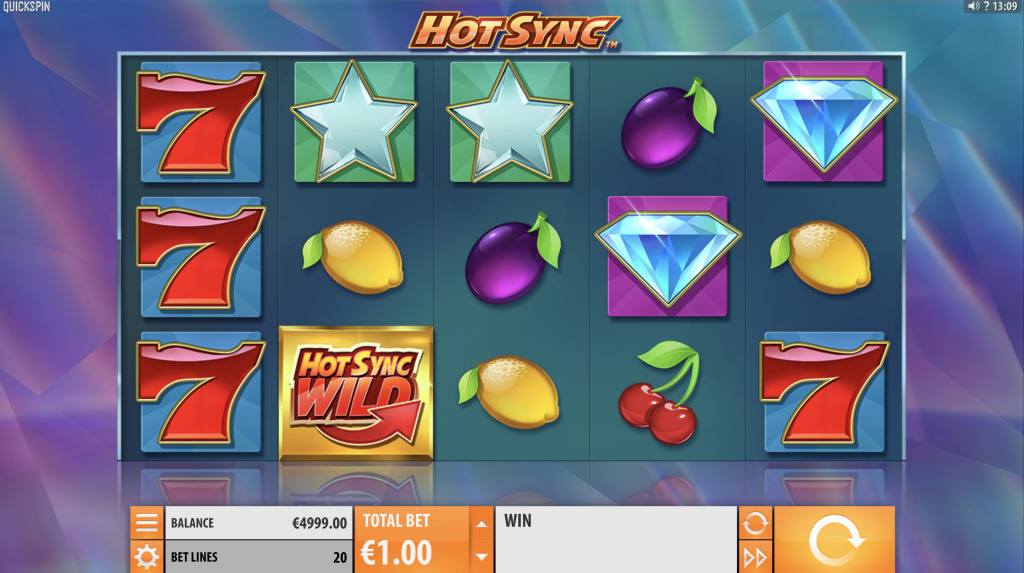Decrease the total bet using the down arrow
This screenshot has width=1024, height=573.
(481, 556)
